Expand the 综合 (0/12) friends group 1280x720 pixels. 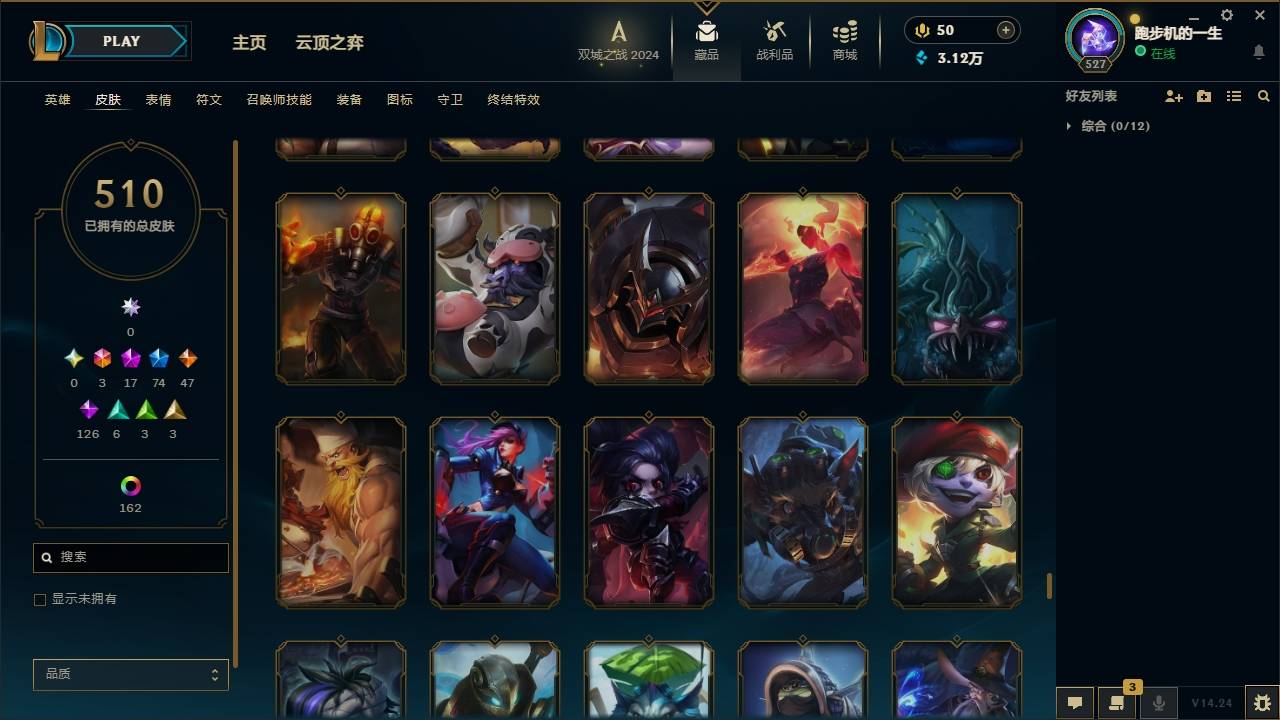pyautogui.click(x=1113, y=126)
